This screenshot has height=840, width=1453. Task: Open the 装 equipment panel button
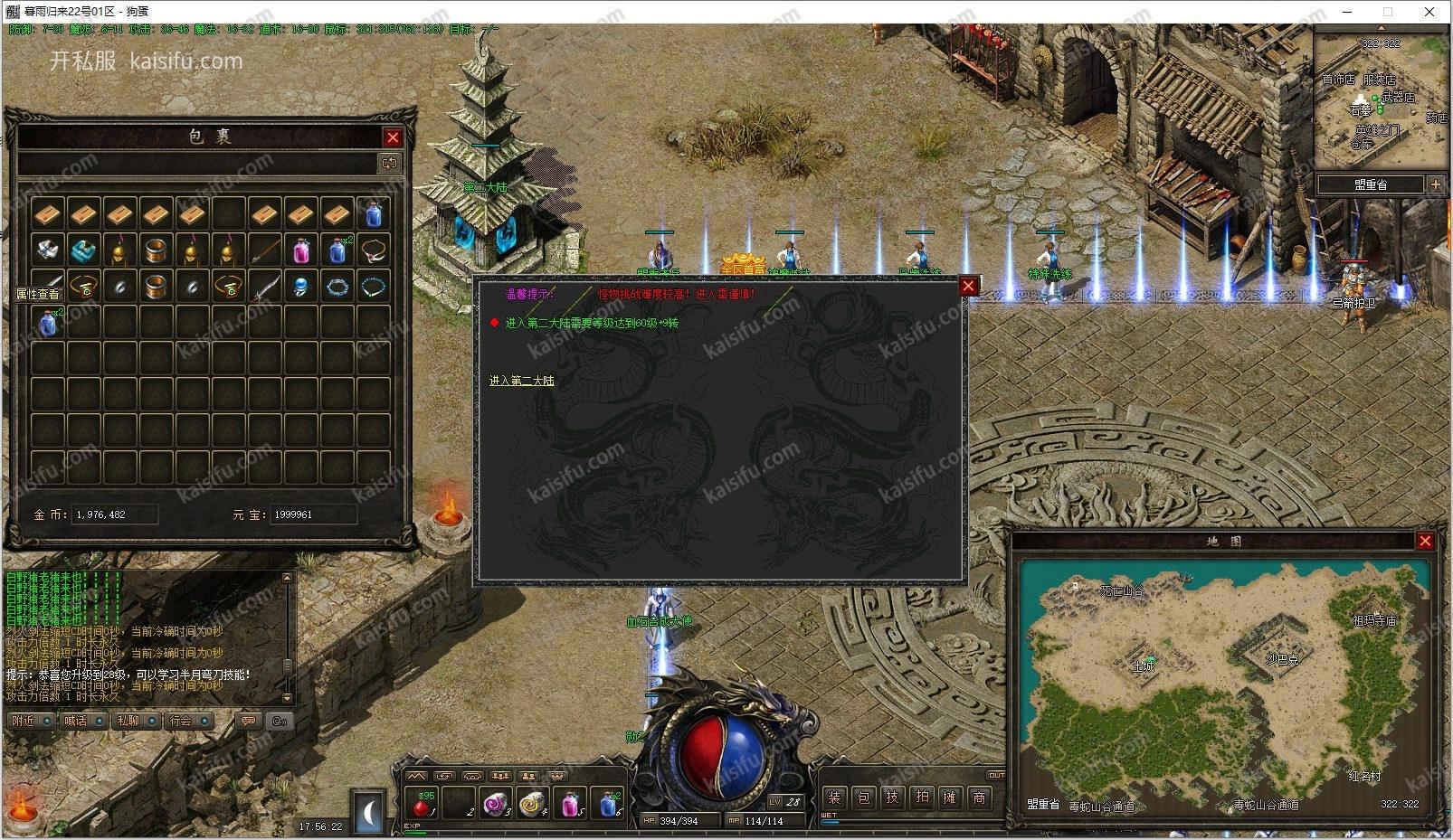coord(834,798)
